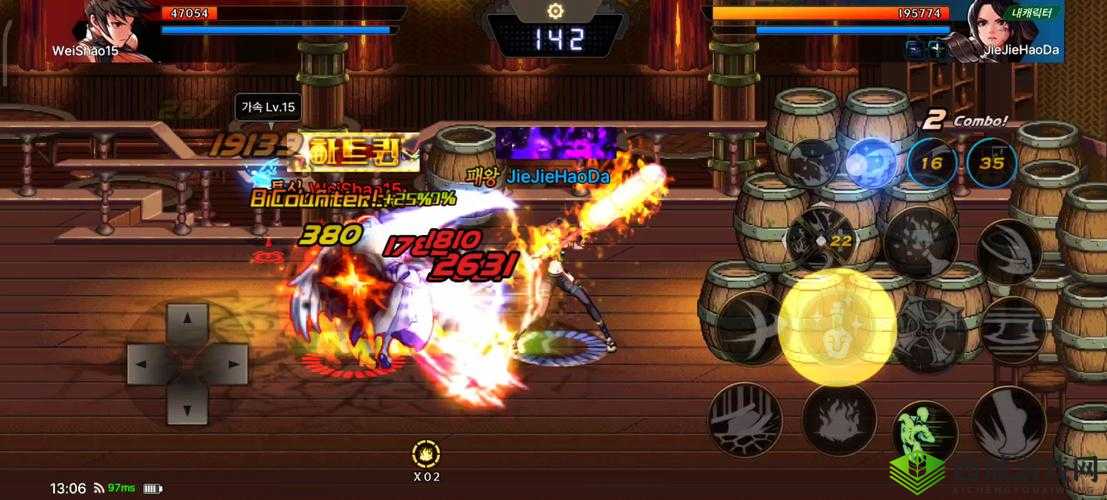The width and height of the screenshot is (1107, 500).
Task: Tap the d-pad down arrow
Action: [x=186, y=402]
